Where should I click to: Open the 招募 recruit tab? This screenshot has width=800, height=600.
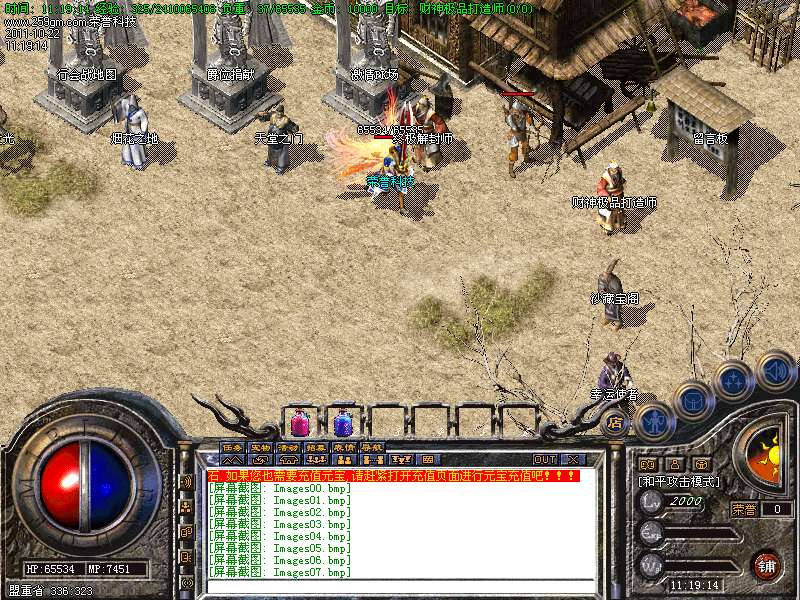click(x=316, y=447)
